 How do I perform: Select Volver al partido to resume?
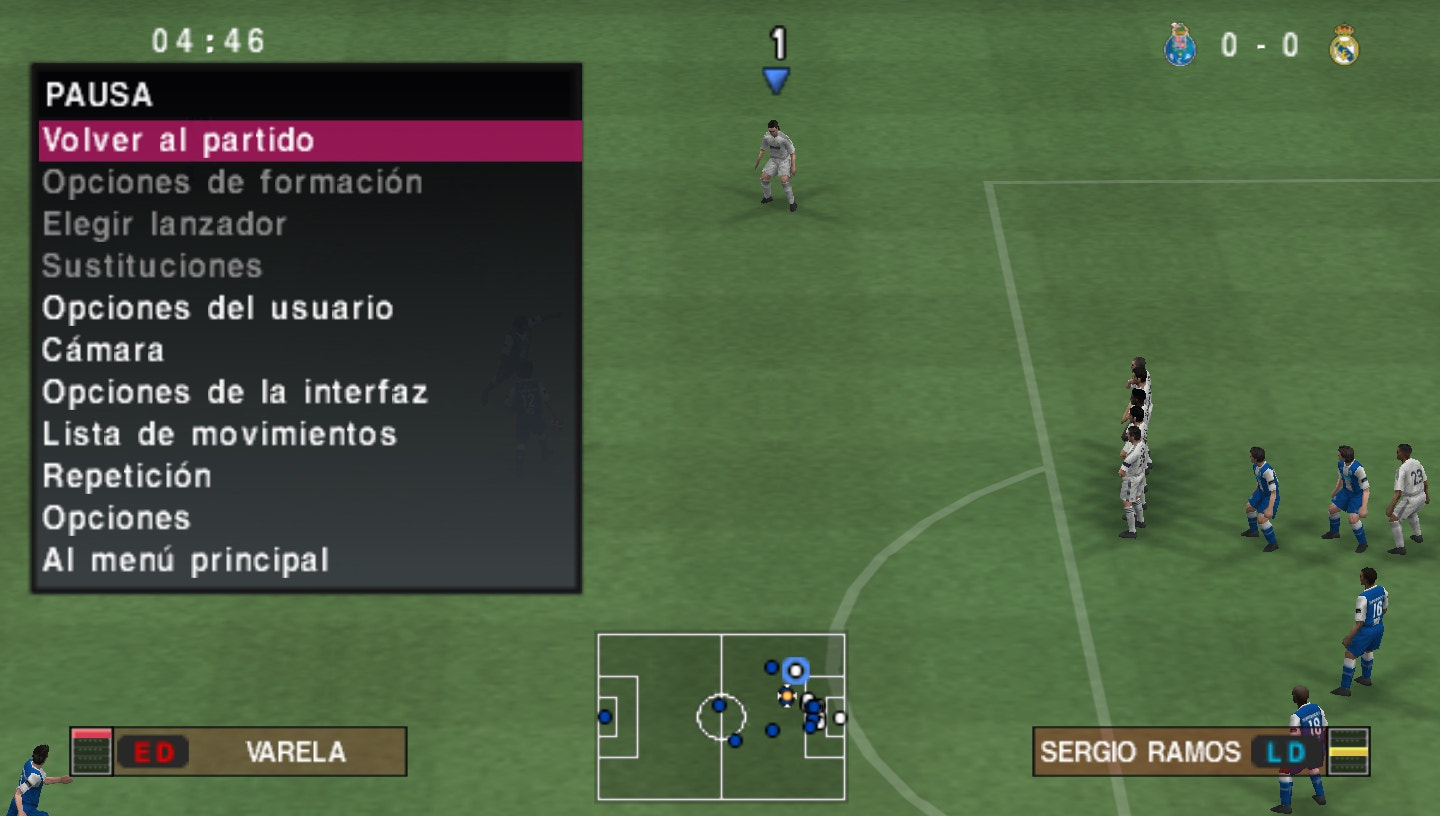click(x=310, y=141)
